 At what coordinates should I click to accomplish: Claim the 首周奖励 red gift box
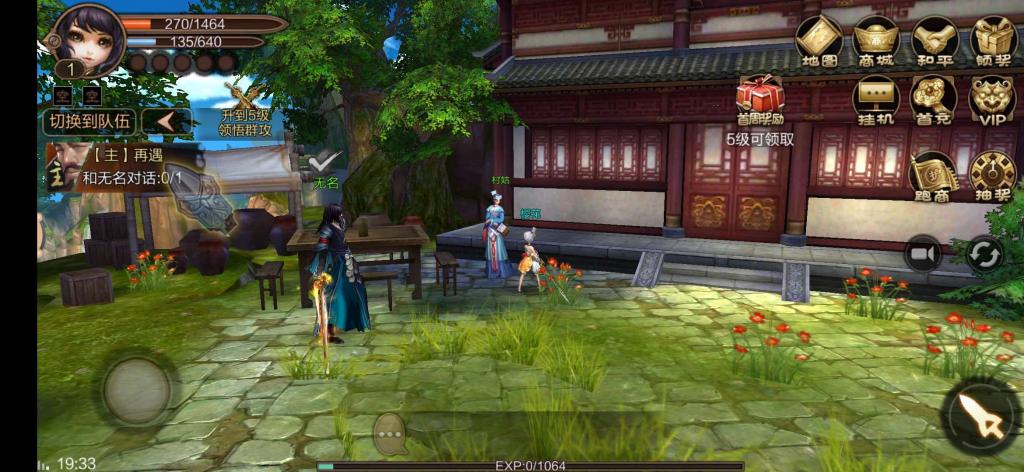point(760,99)
